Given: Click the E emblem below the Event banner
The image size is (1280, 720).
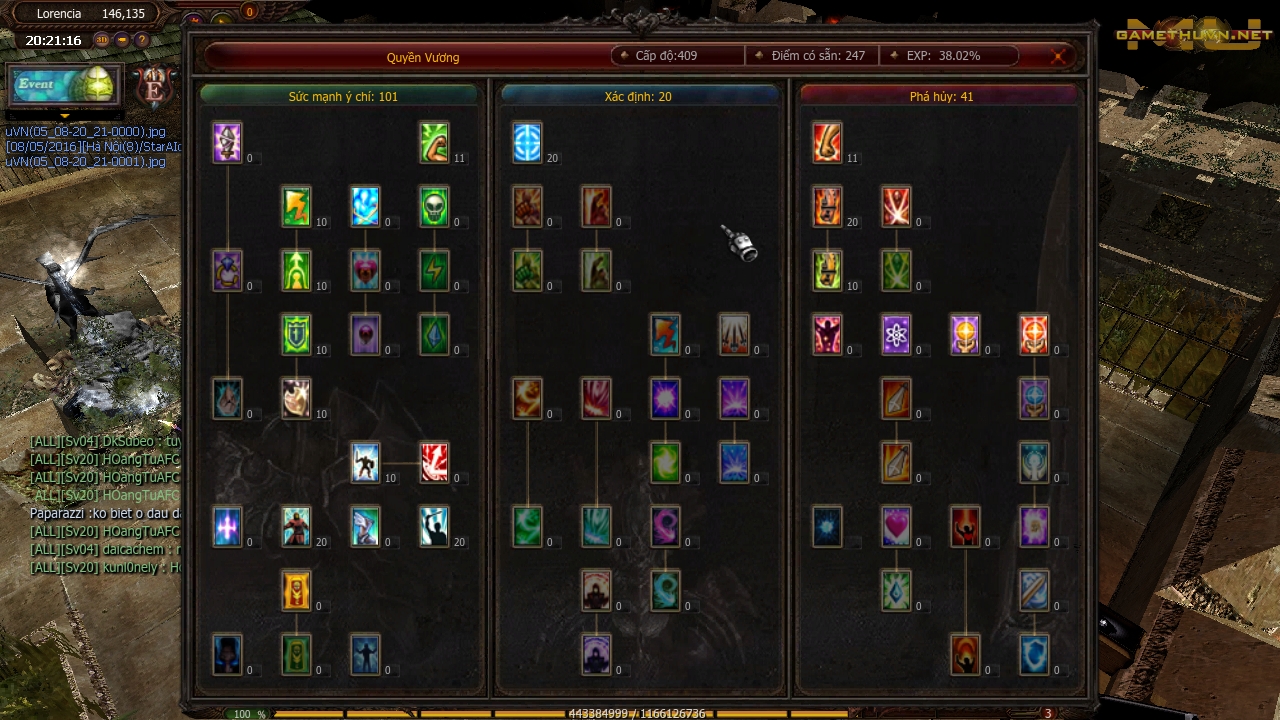Looking at the screenshot, I should tap(155, 87).
